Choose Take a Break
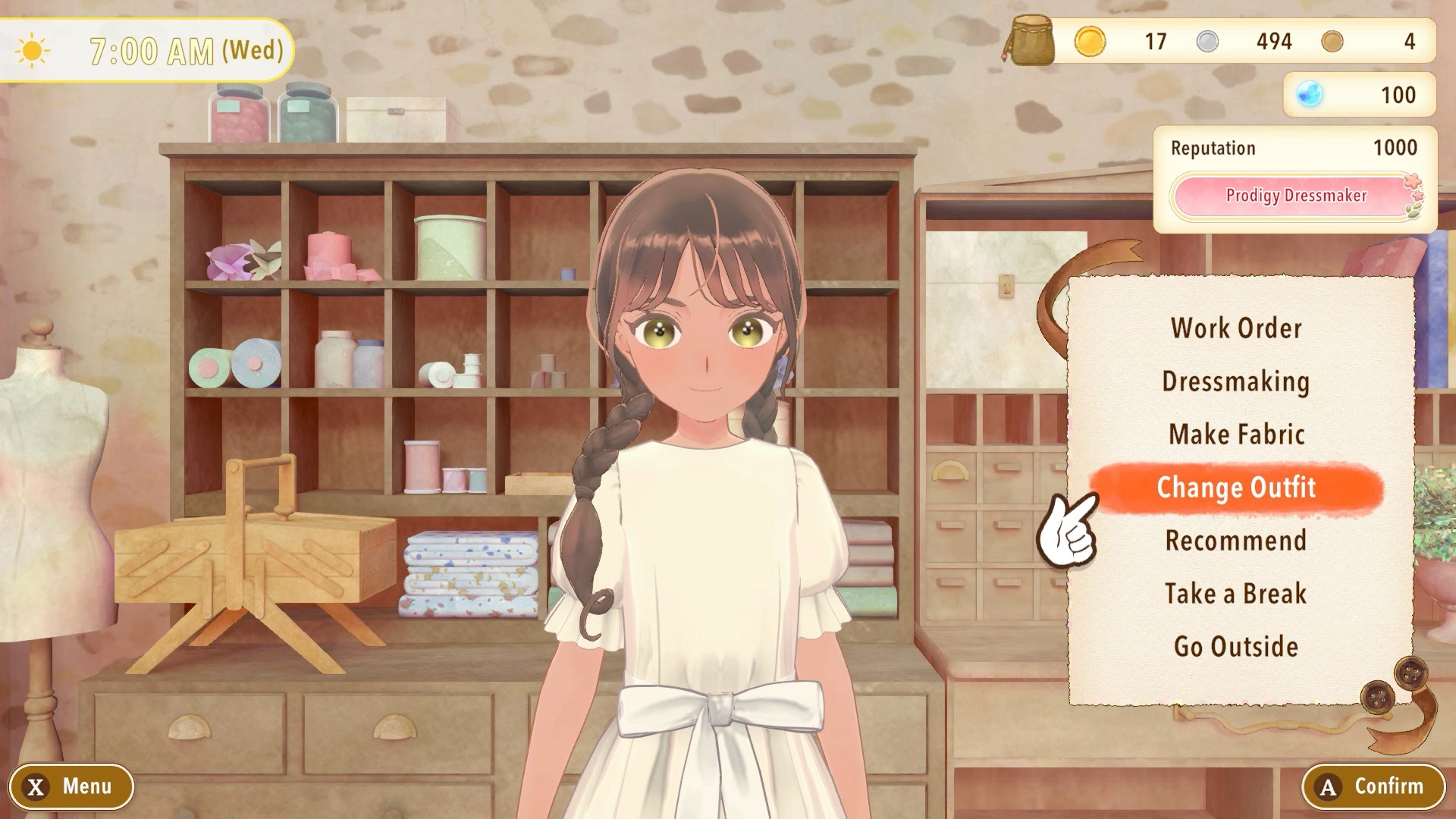Screen dimensions: 1456x819 (x=1236, y=594)
